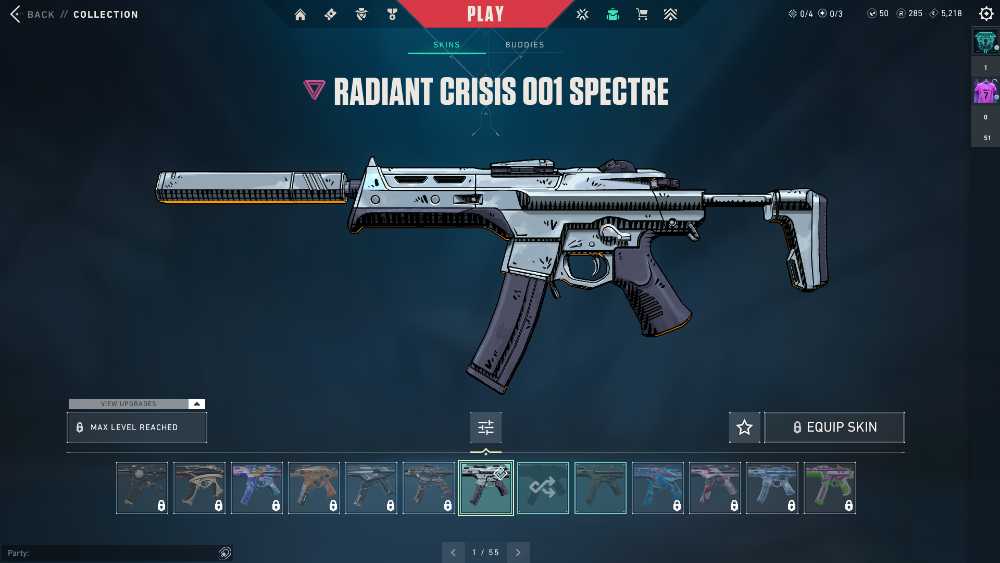Pick the dark green default Spectre thumbnail
Screen dimensions: 1000x563
click(600, 488)
